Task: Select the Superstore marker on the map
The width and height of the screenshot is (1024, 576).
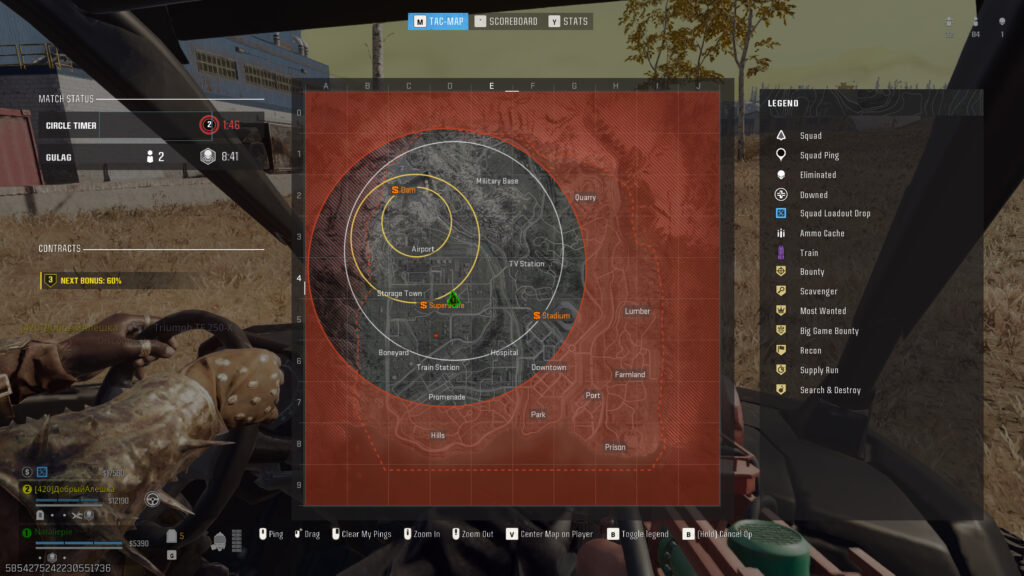Action: point(441,304)
